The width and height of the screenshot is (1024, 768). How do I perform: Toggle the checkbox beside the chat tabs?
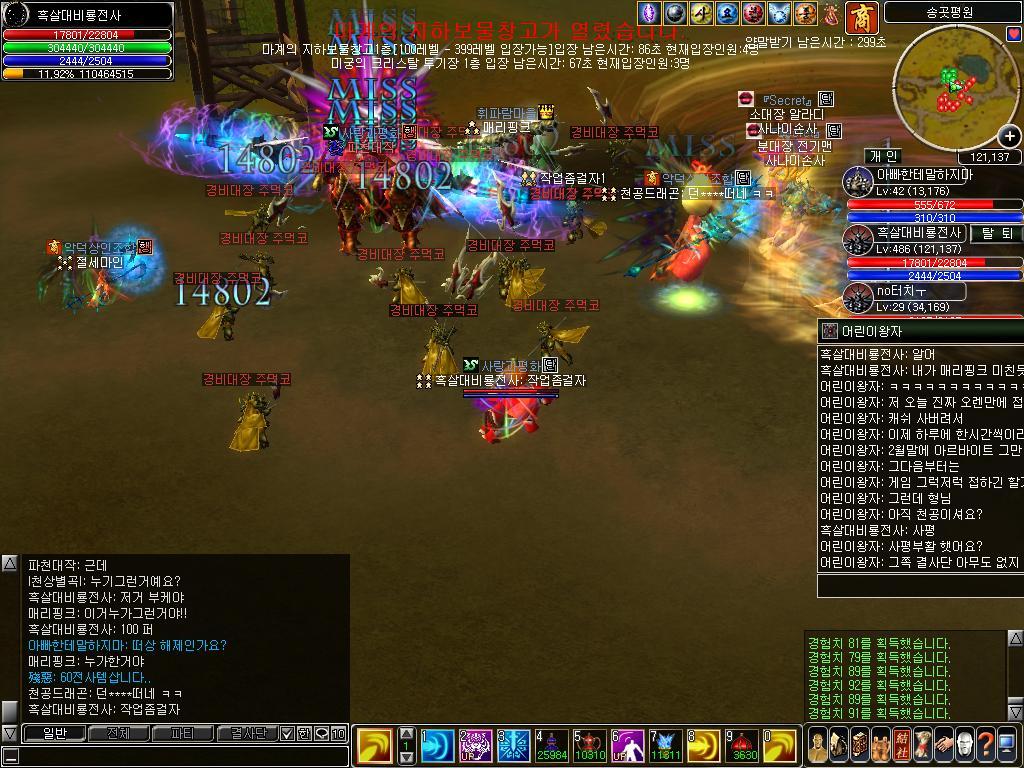coord(287,733)
